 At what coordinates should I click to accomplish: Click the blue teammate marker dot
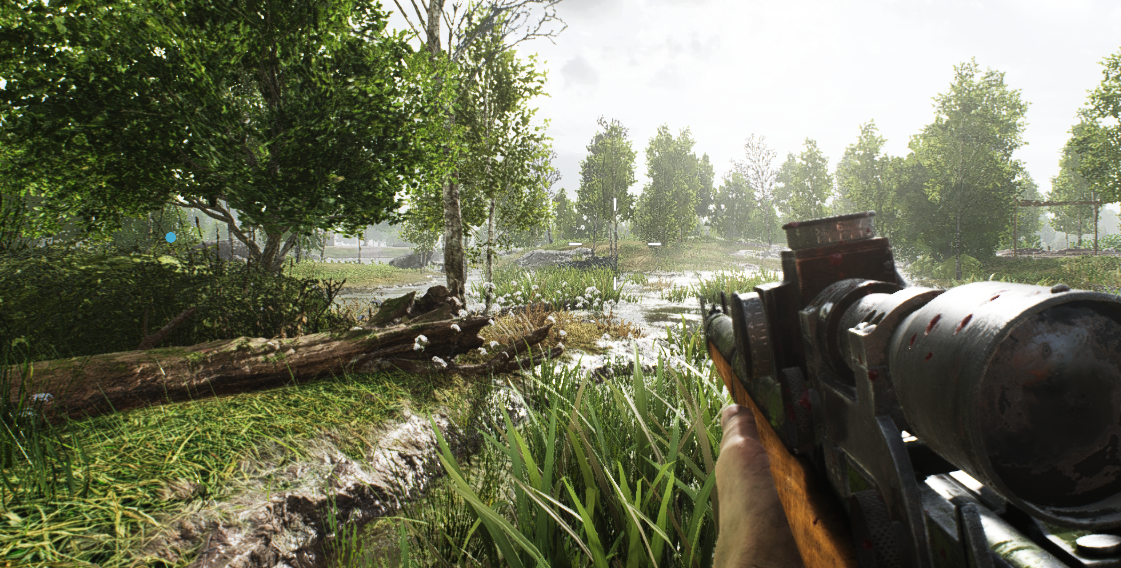point(170,237)
